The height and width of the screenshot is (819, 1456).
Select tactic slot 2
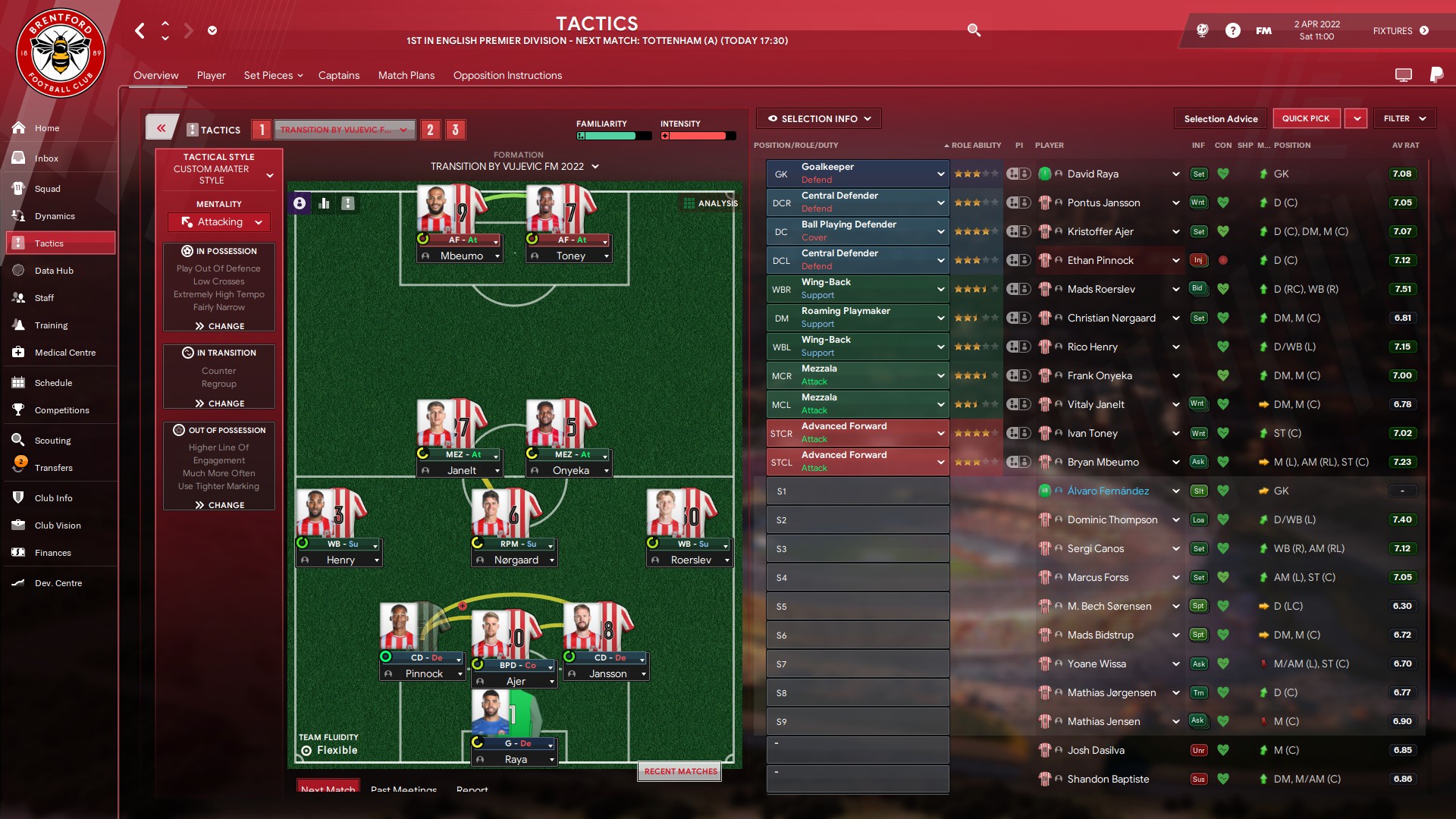point(430,130)
